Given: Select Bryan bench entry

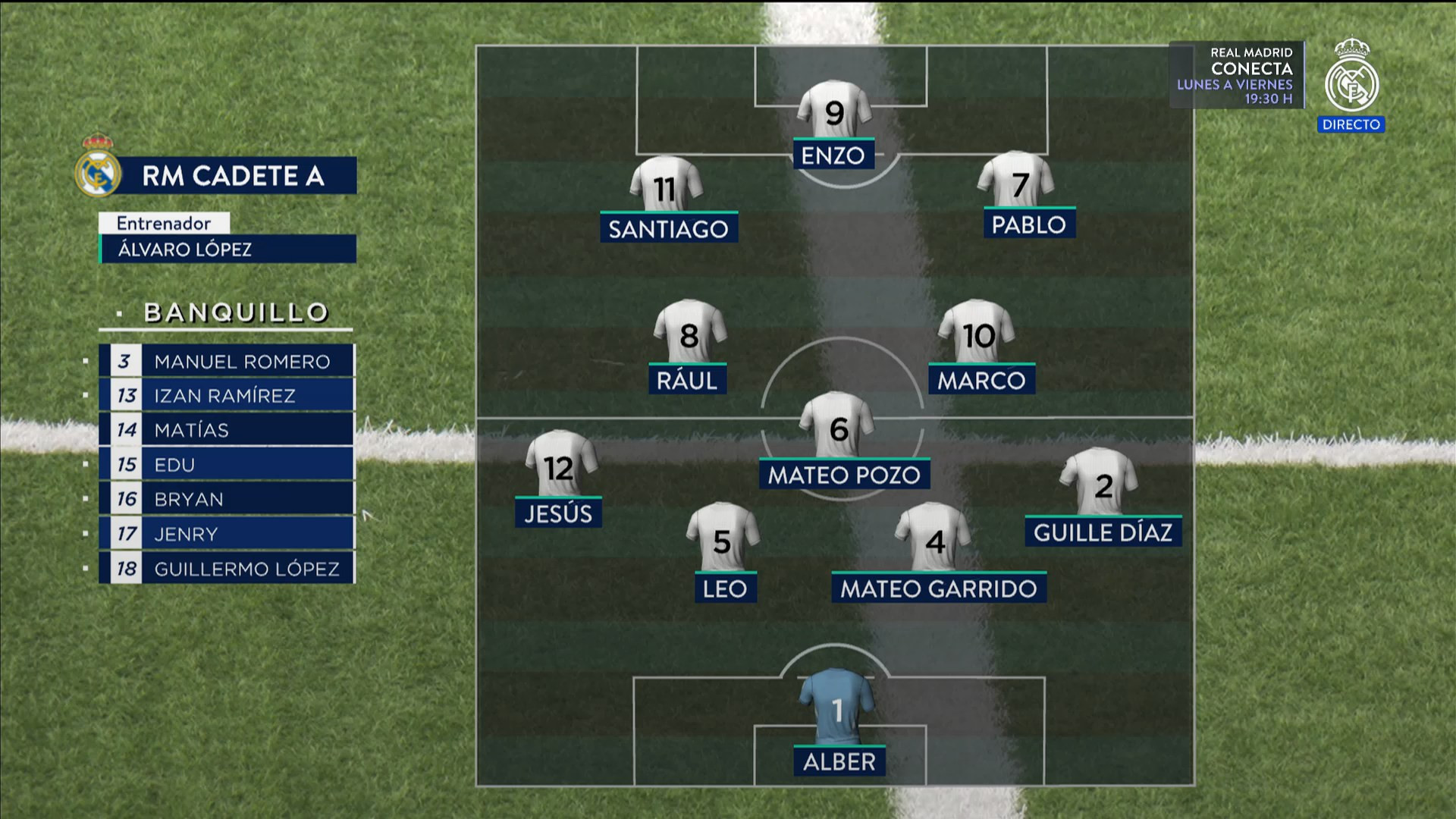Looking at the screenshot, I should click(227, 499).
